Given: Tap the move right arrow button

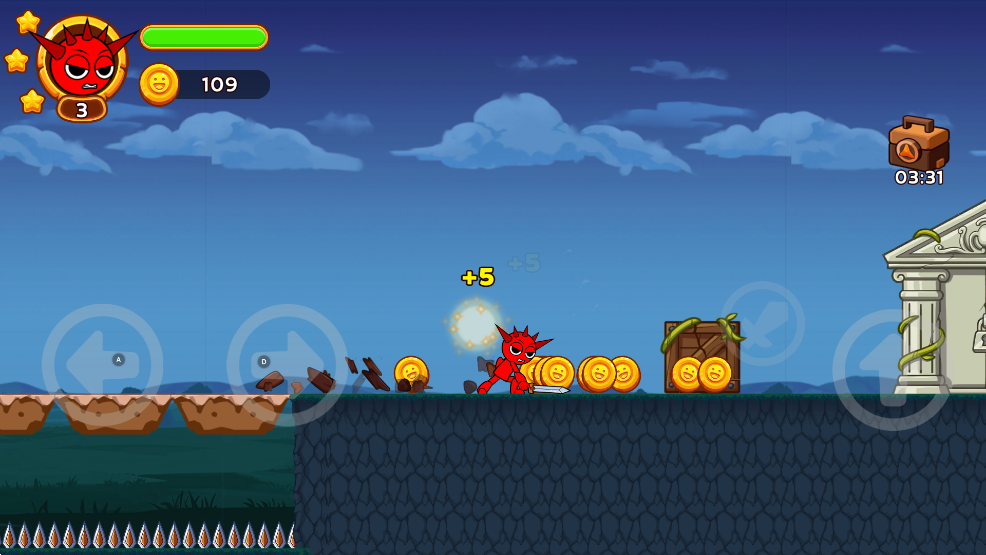Looking at the screenshot, I should [287, 365].
